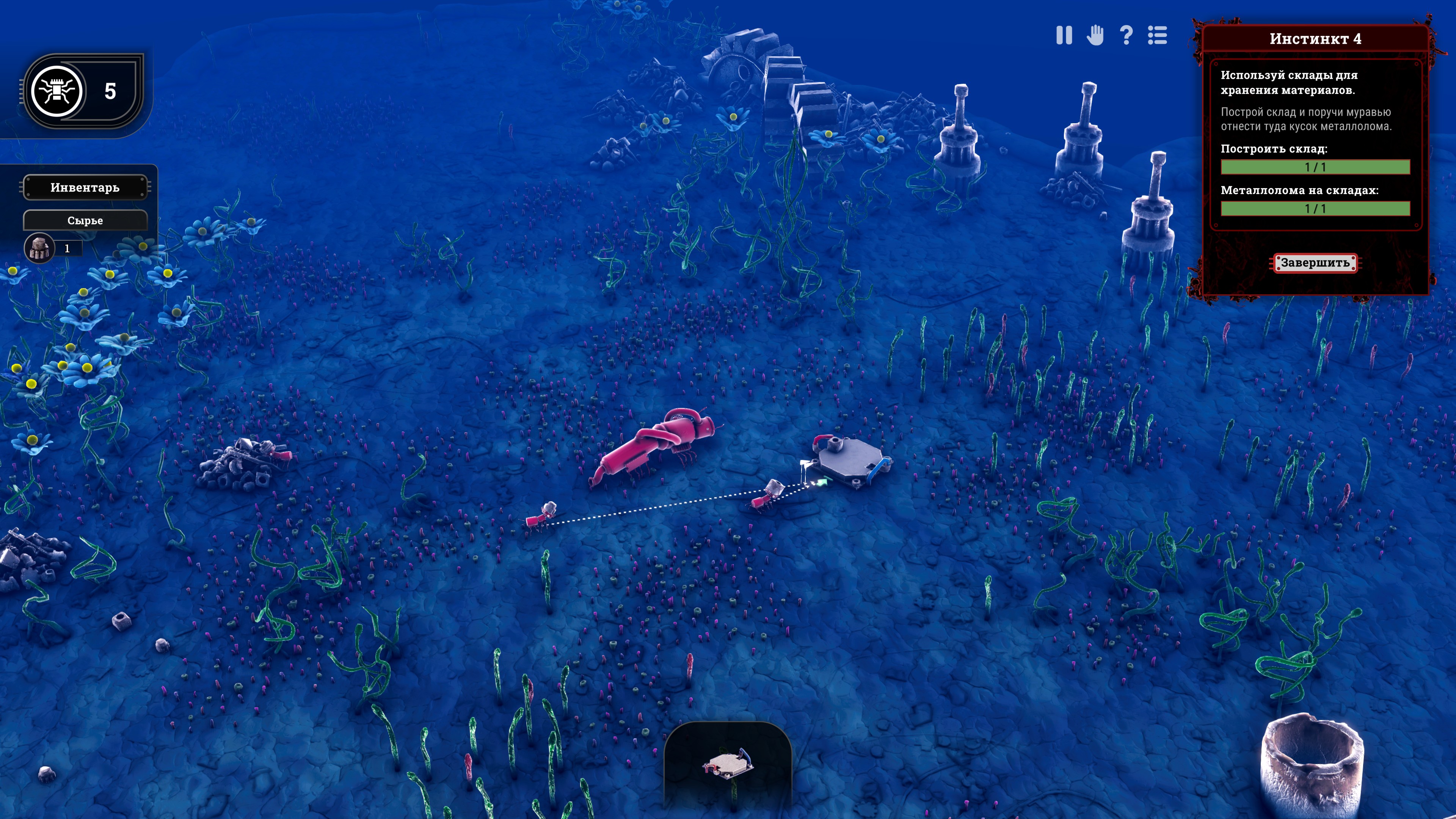Select the hand tool icon
The height and width of the screenshot is (819, 1456).
coord(1095,36)
